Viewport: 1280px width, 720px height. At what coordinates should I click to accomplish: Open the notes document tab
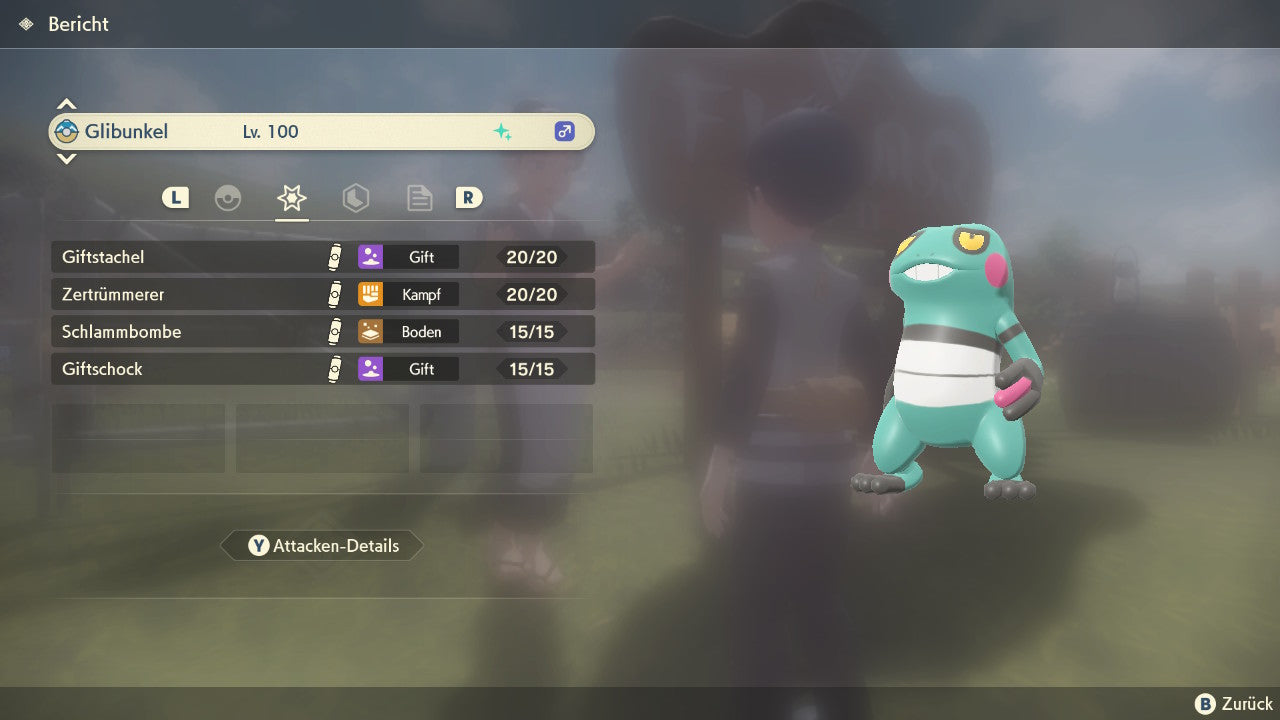coord(419,198)
